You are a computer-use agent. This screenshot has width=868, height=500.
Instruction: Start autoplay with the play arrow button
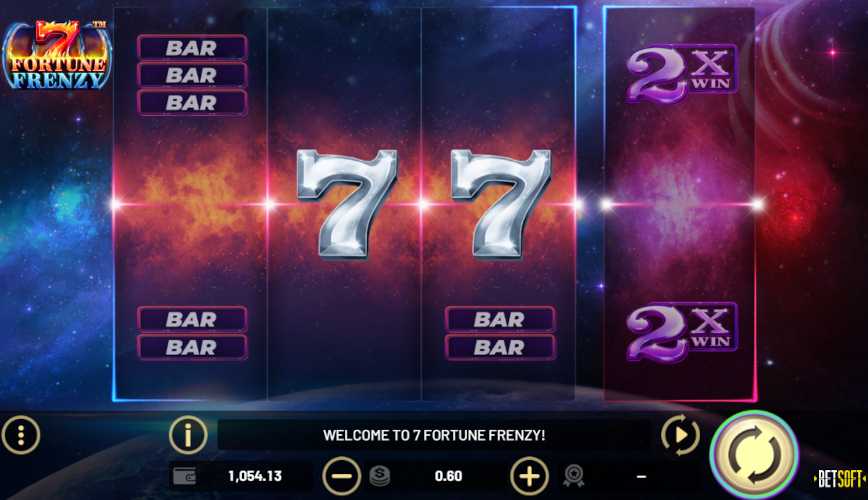(x=680, y=435)
